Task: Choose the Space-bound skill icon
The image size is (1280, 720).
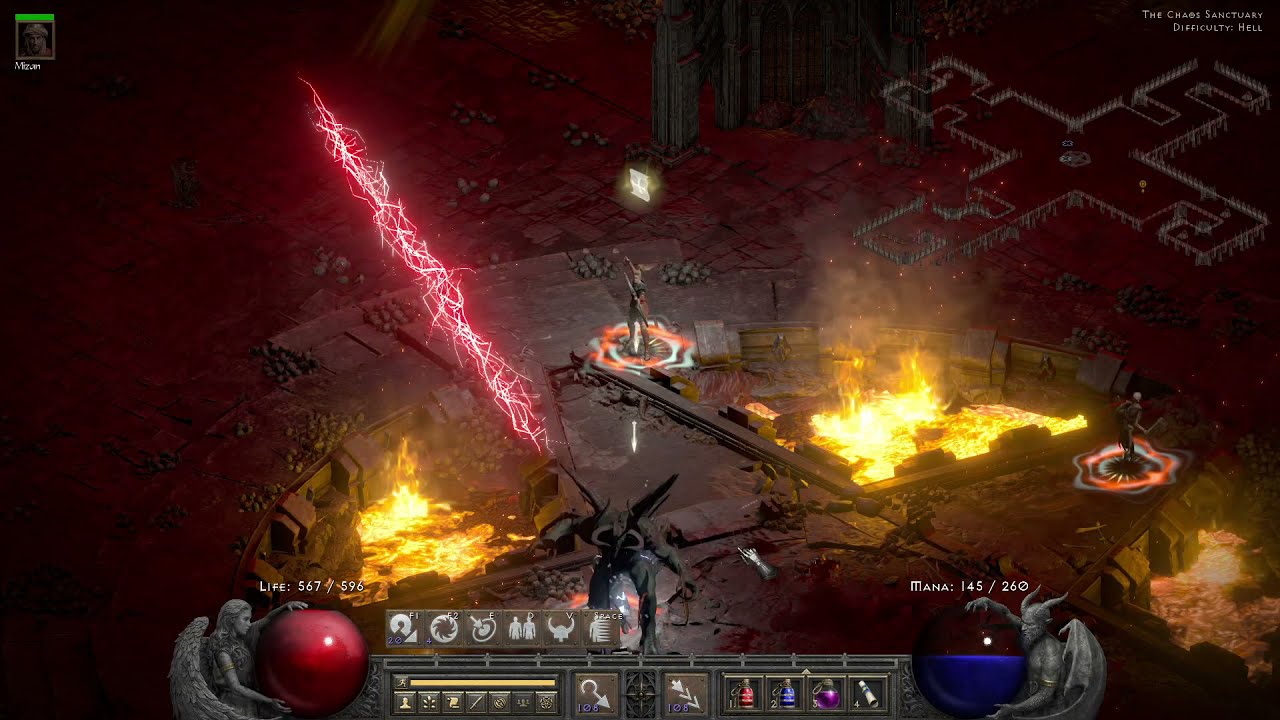Action: [x=601, y=628]
